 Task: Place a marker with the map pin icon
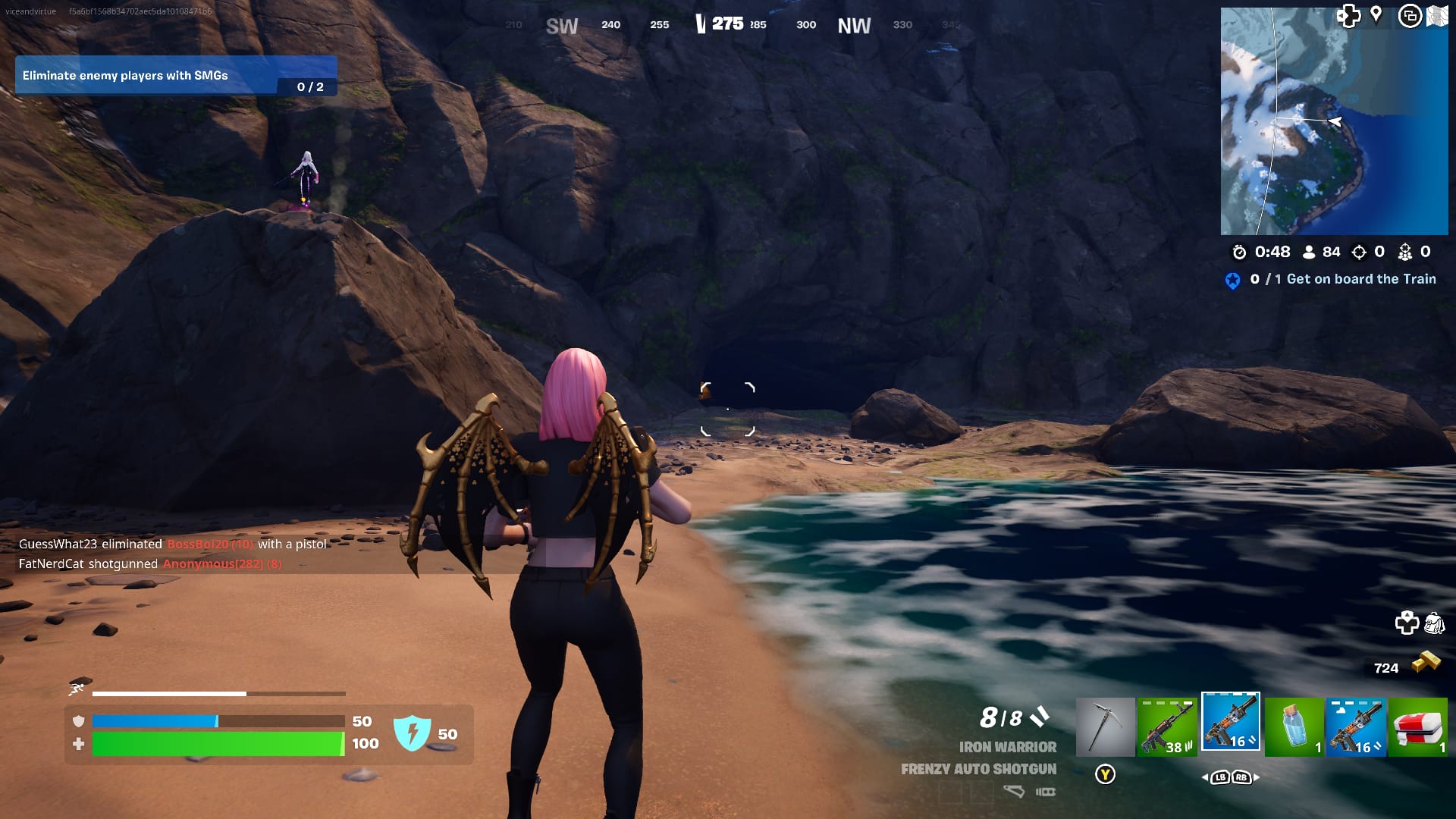pyautogui.click(x=1377, y=14)
